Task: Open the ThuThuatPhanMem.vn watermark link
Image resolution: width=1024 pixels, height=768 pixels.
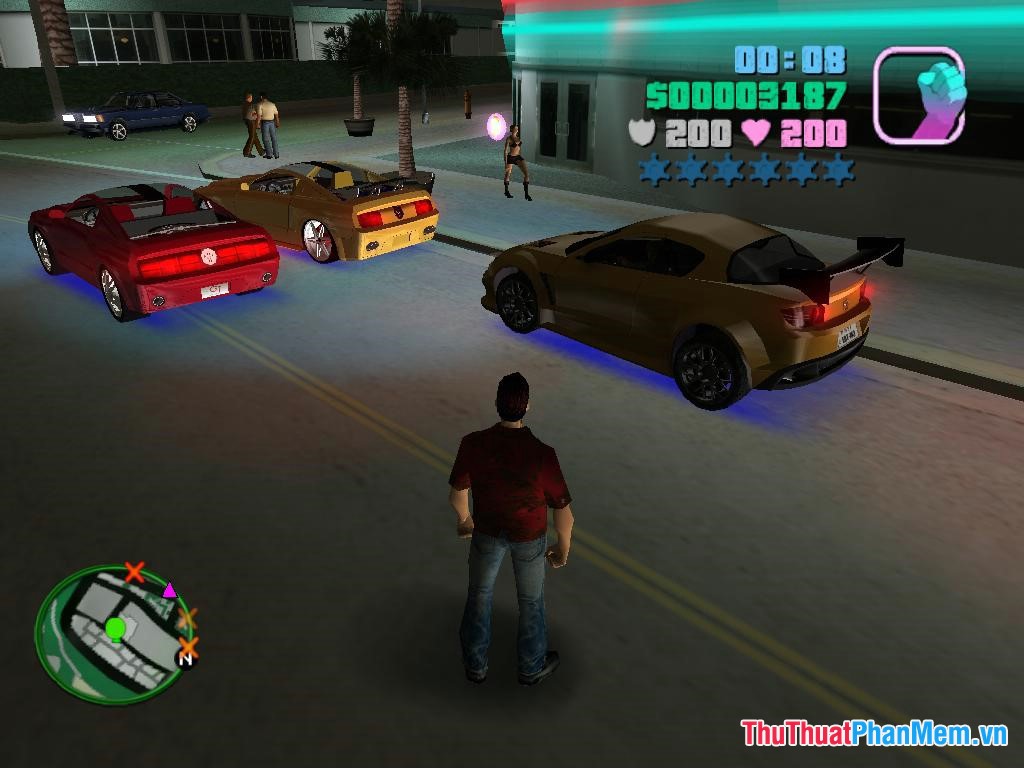Action: coord(873,733)
